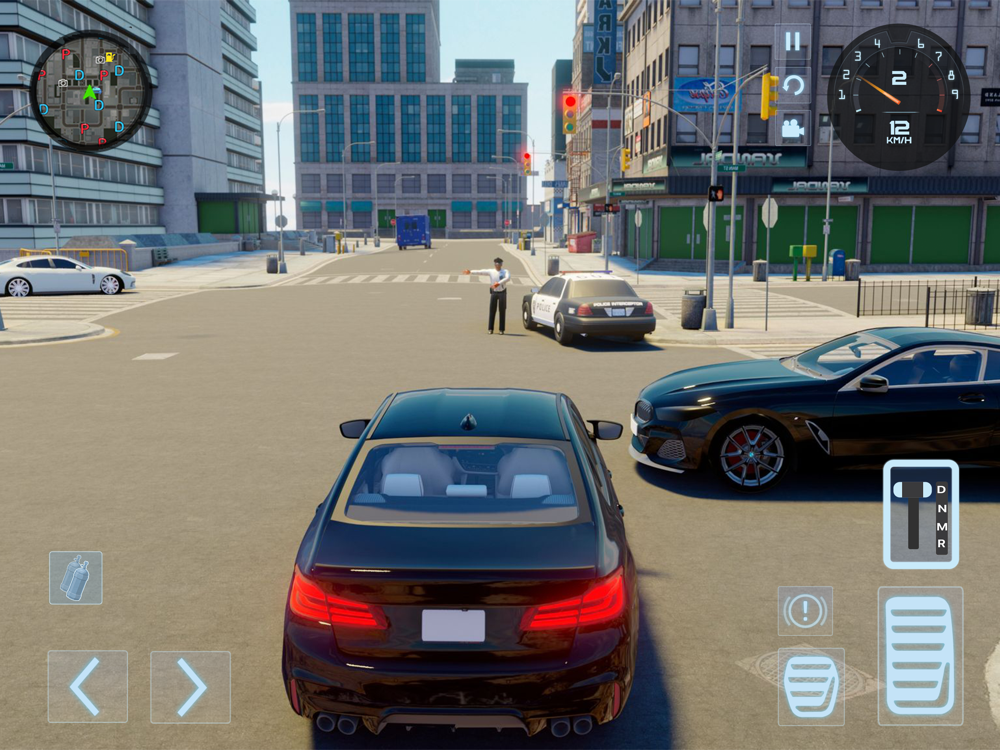Steer right with the right arrow button

point(190,687)
